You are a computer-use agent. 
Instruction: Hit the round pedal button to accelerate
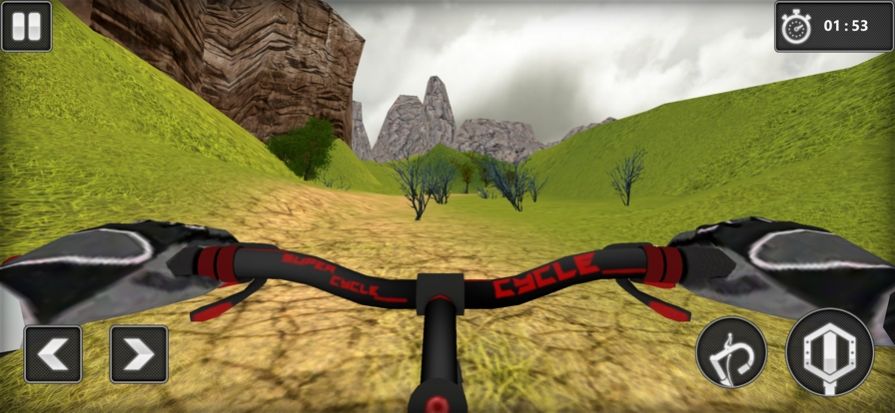[x=829, y=351]
